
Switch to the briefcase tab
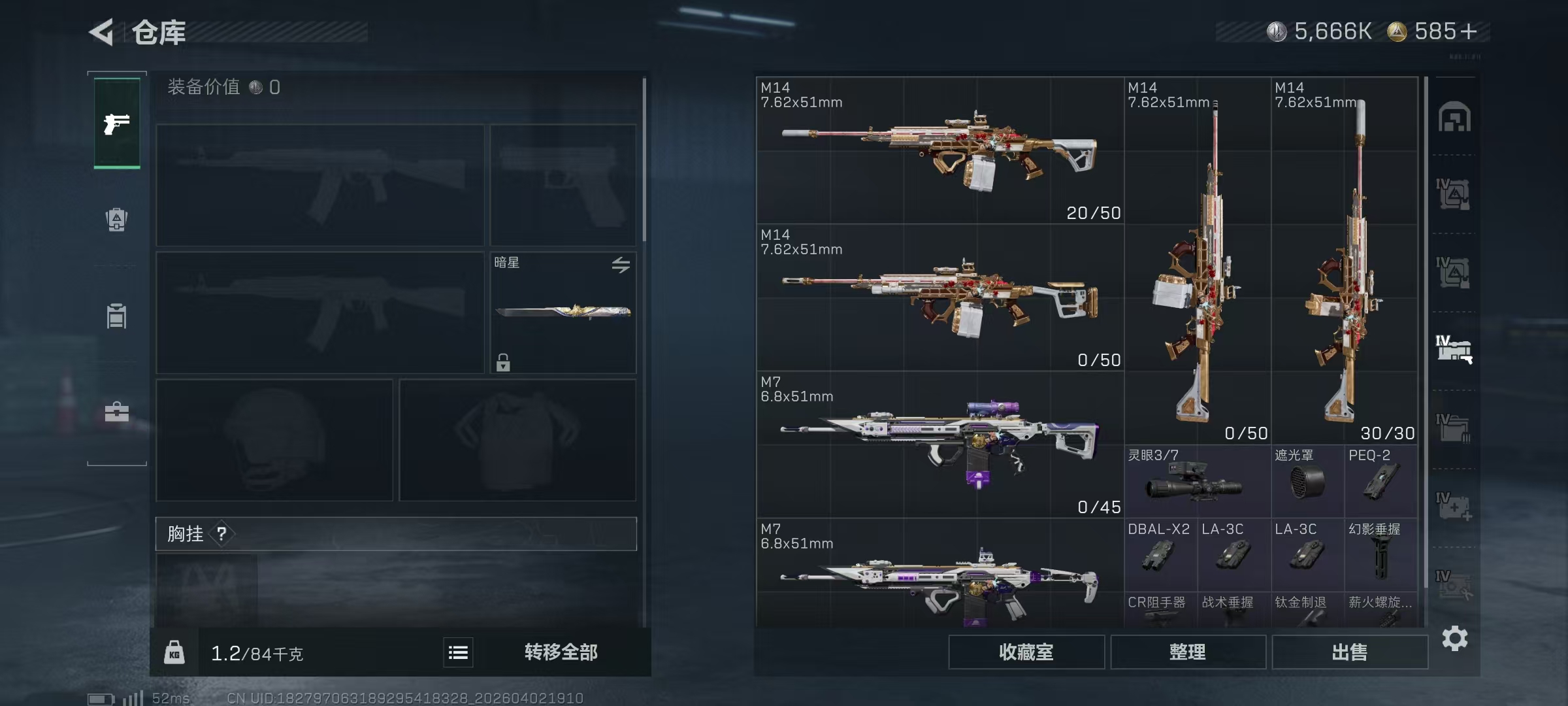(x=117, y=412)
